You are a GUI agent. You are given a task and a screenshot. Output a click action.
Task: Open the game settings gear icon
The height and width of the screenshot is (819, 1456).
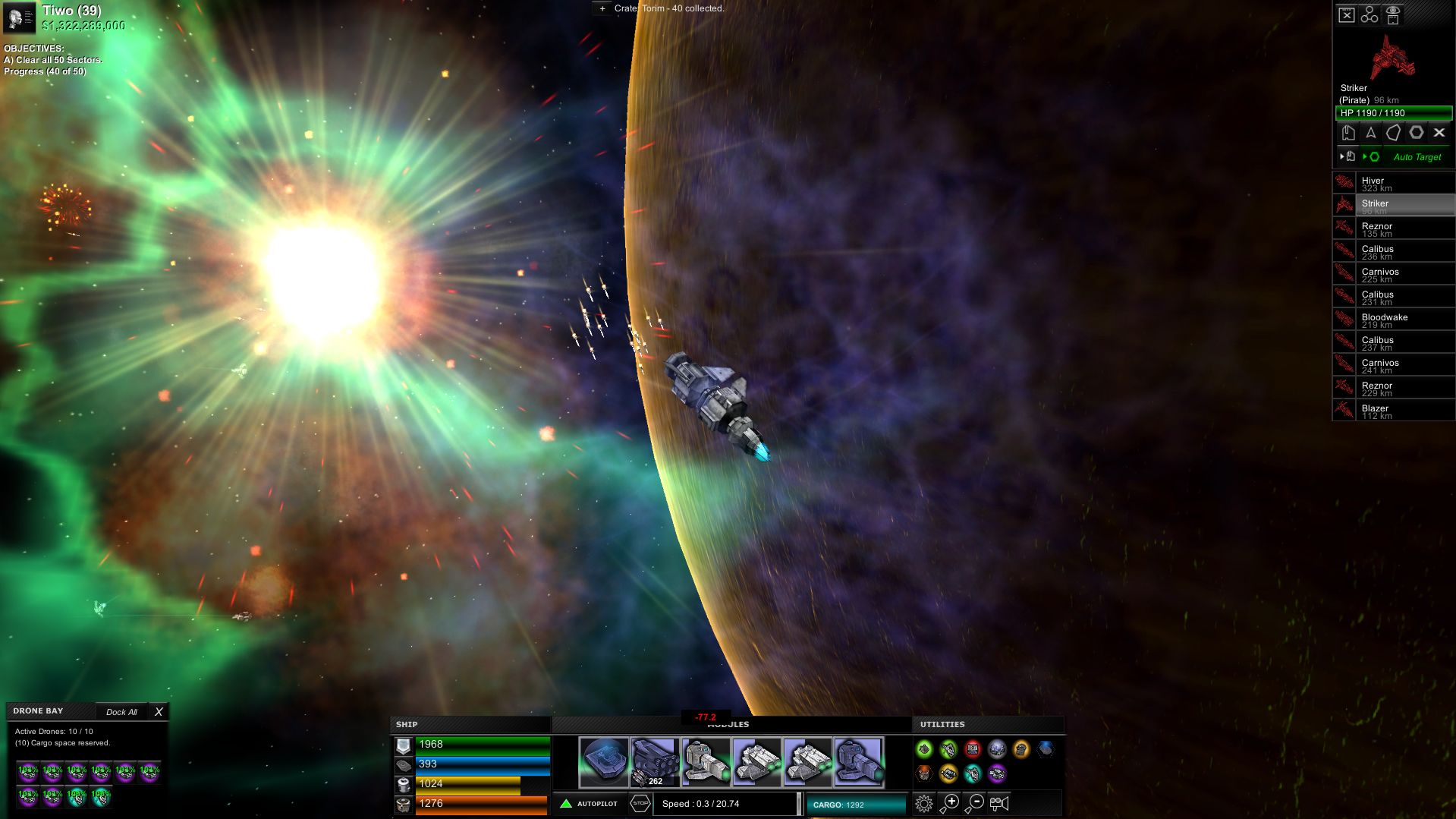924,803
